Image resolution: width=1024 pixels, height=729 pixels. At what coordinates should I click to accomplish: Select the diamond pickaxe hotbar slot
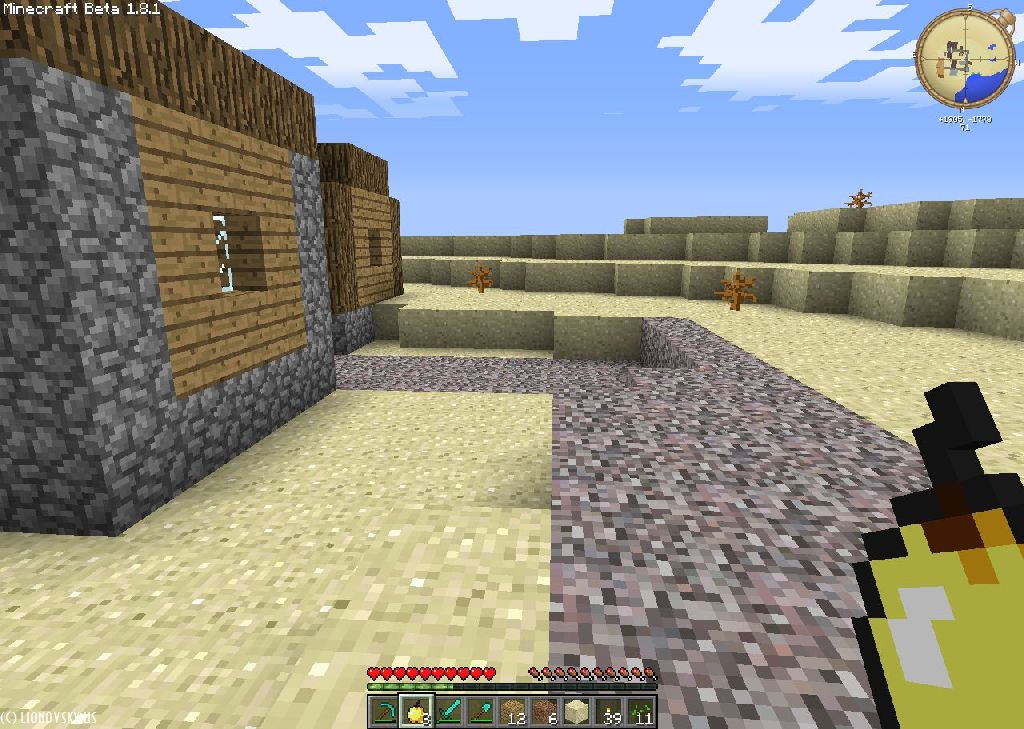[384, 712]
